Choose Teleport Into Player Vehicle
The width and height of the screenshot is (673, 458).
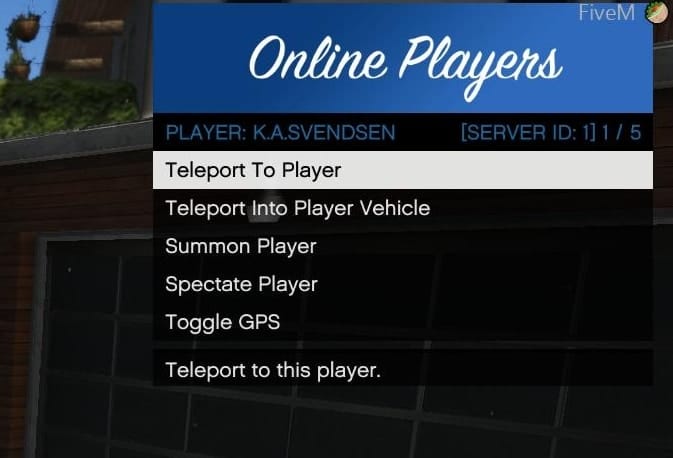[402, 208]
